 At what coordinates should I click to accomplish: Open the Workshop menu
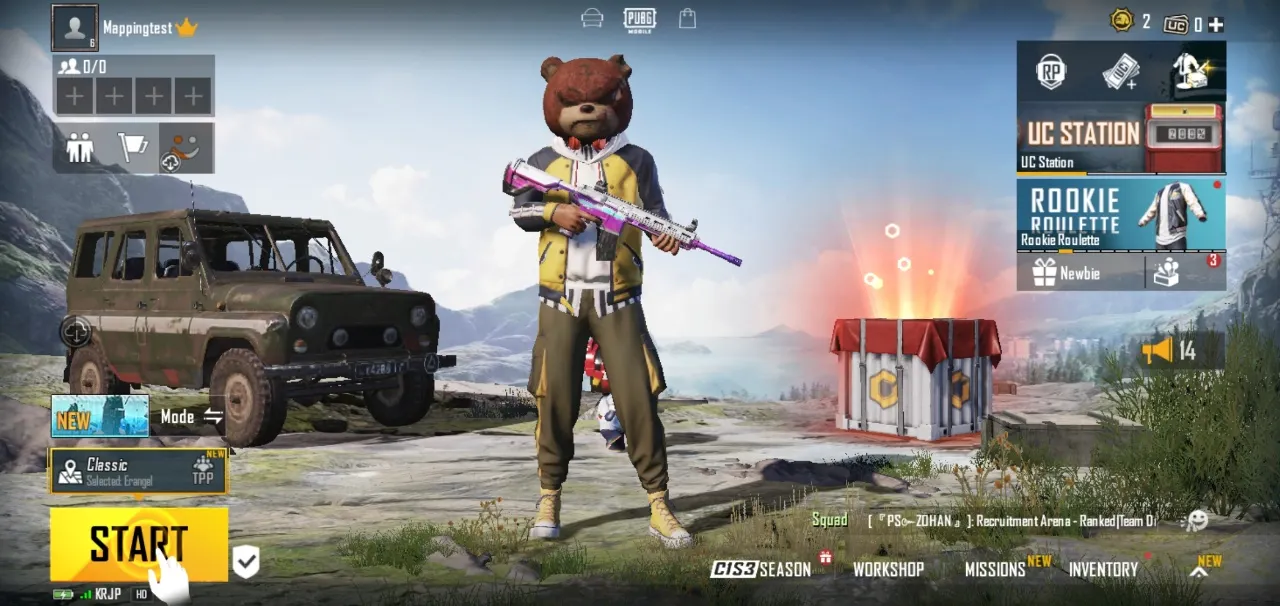tap(888, 569)
